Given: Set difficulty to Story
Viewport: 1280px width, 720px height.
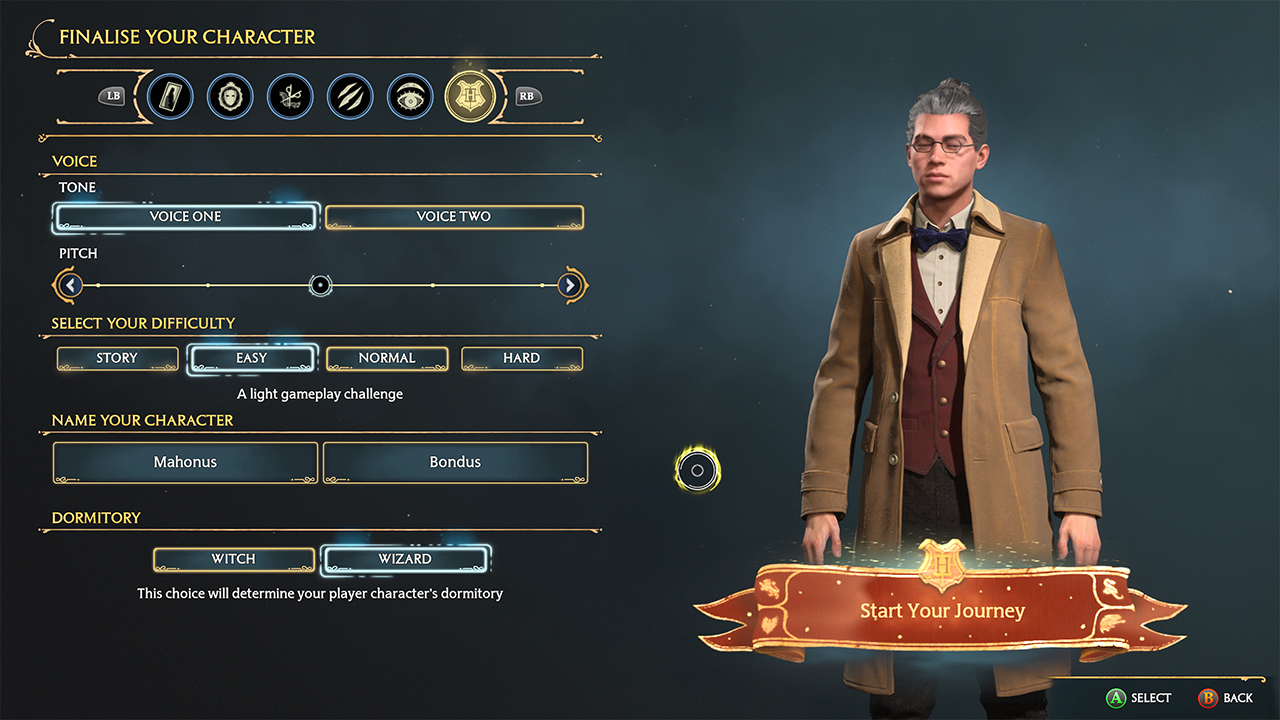Looking at the screenshot, I should (x=117, y=358).
